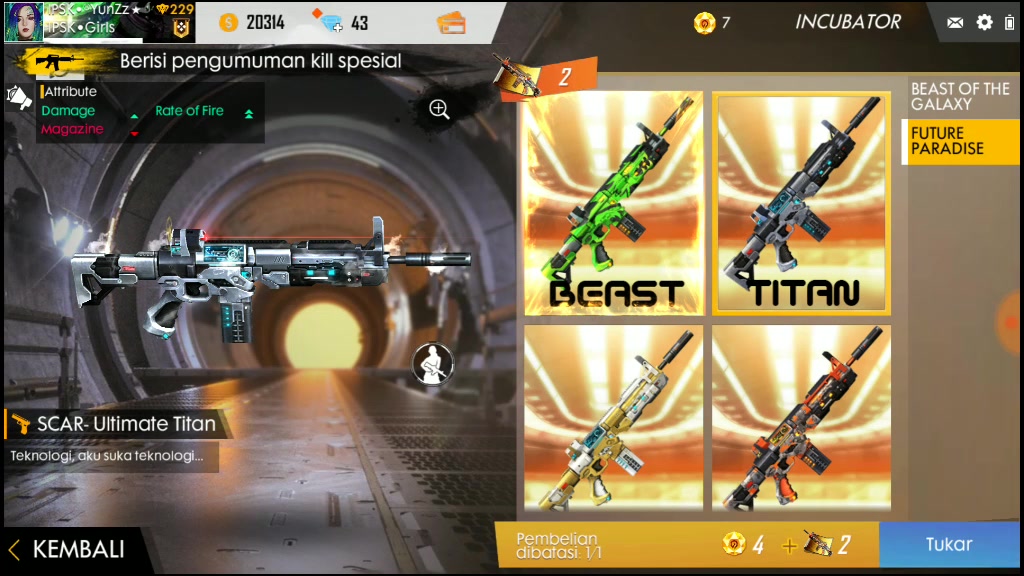1024x576 pixels.
Task: Switch to the BEAST OF THE GALAXY tab
Action: coord(960,97)
